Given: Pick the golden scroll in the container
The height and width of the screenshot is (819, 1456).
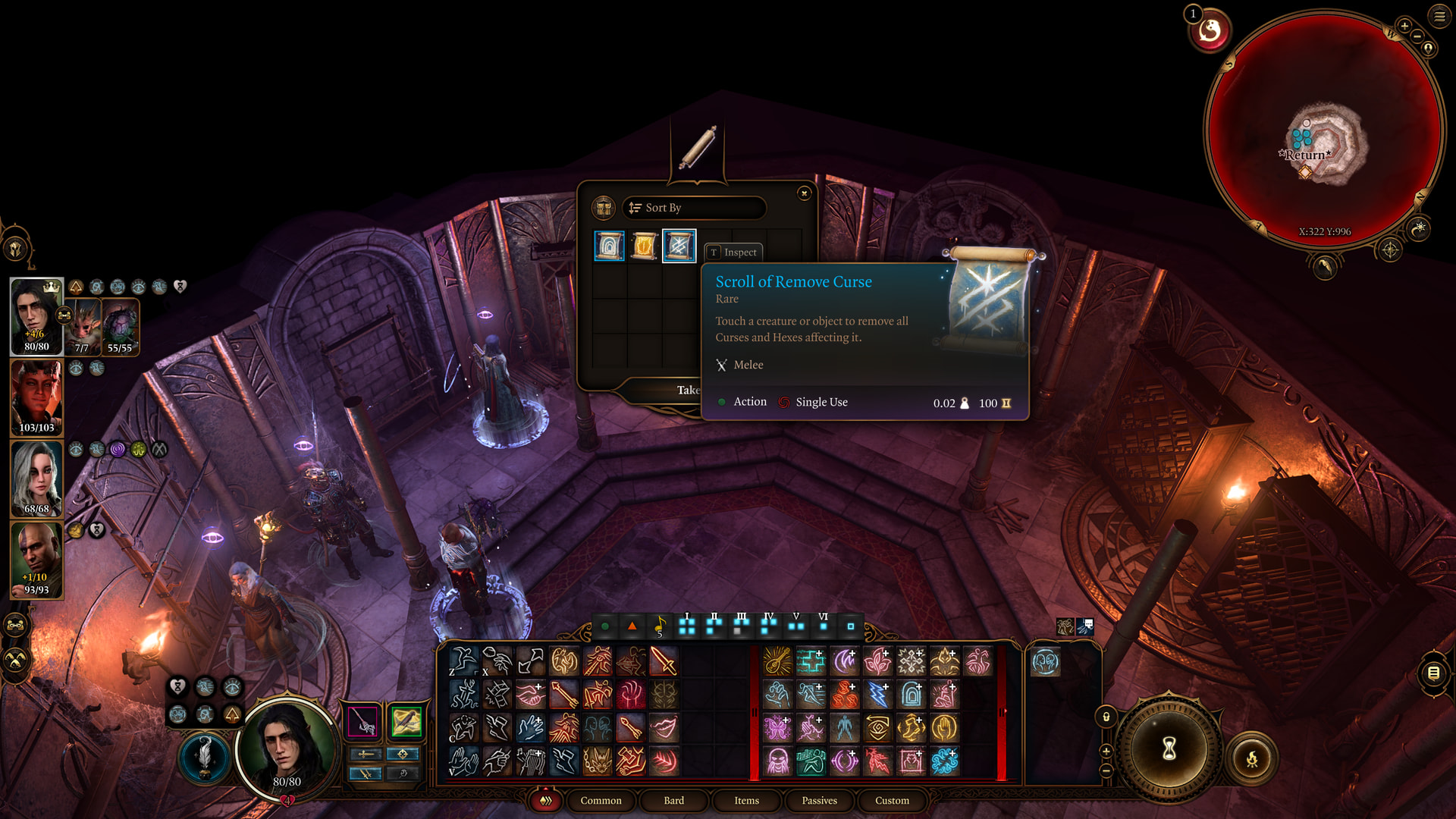Looking at the screenshot, I should pyautogui.click(x=644, y=246).
